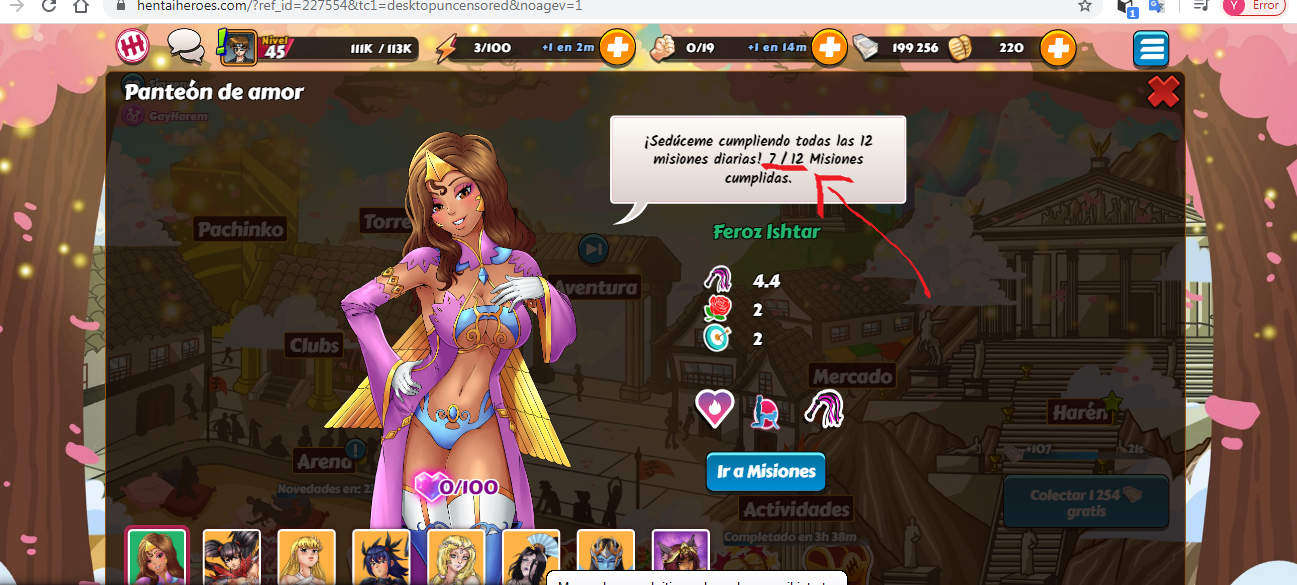Open the hamburger main menu
This screenshot has height=585, width=1297.
(1151, 49)
